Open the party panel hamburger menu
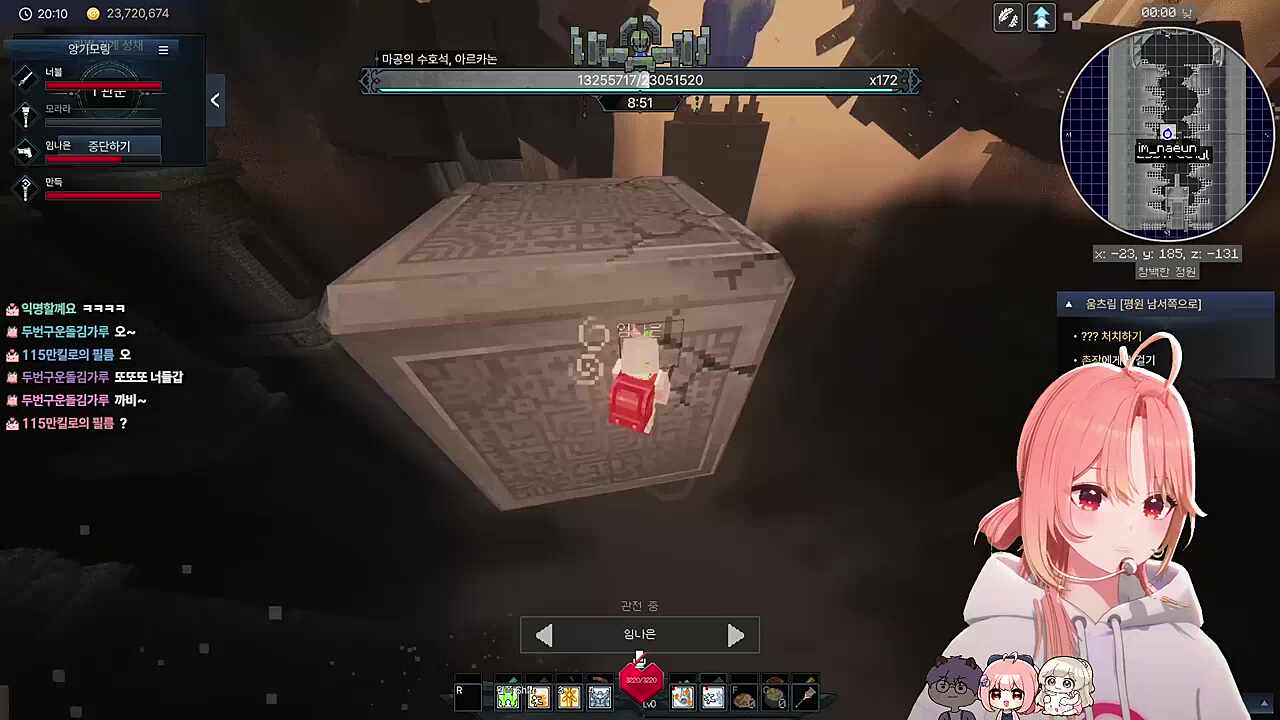The image size is (1280, 720). click(163, 49)
